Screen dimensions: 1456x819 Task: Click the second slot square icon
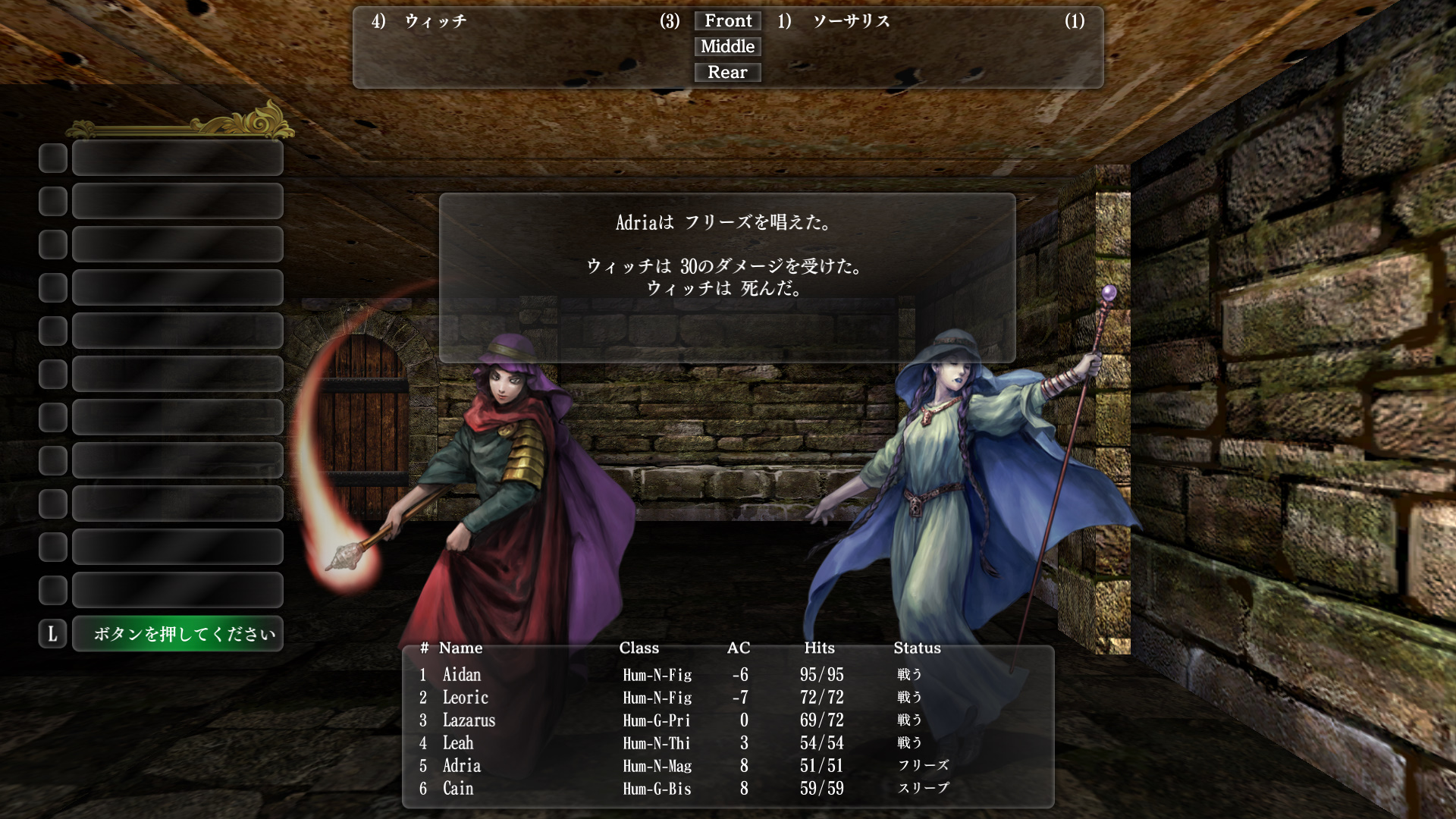click(x=52, y=201)
